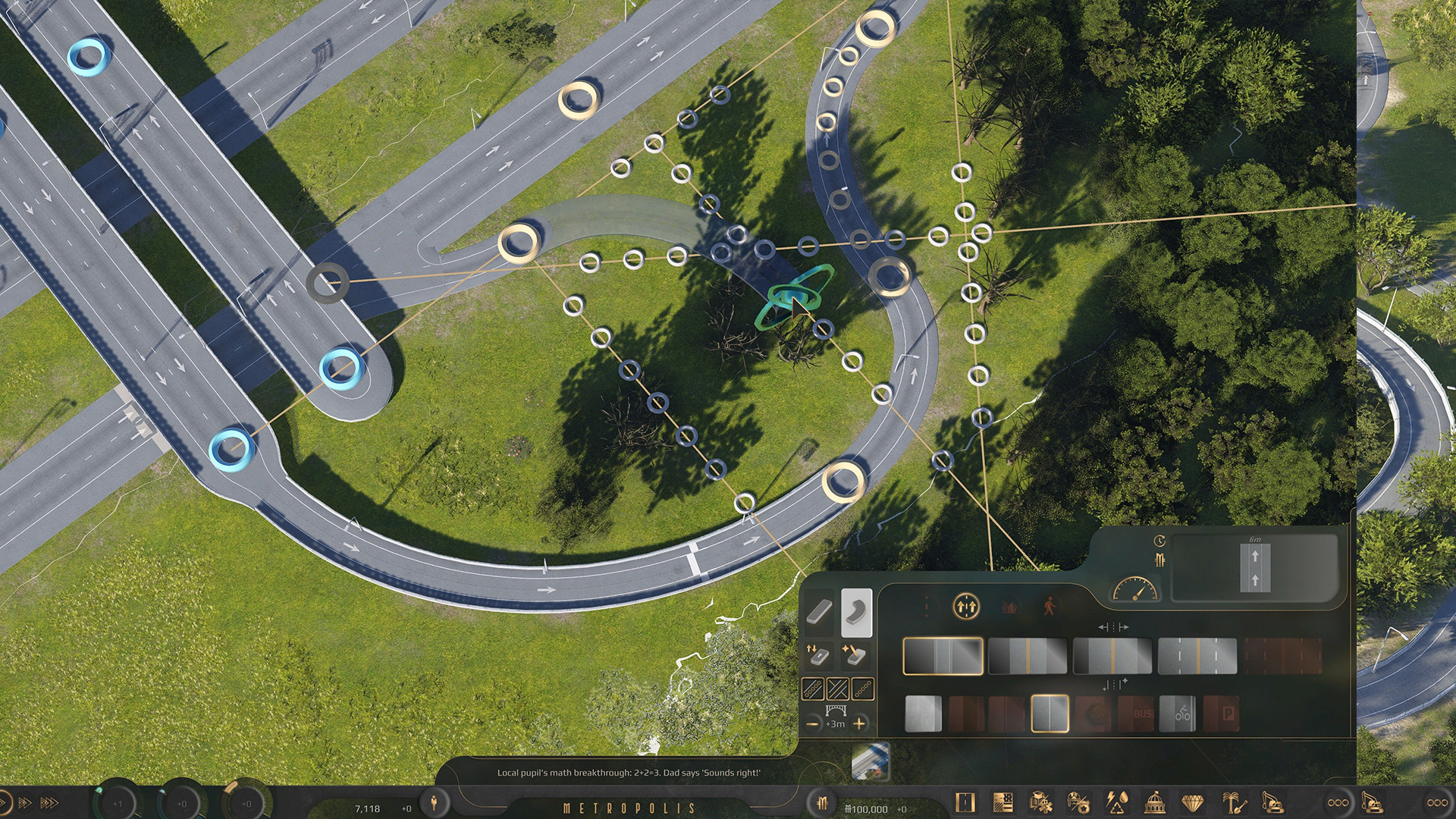Viewport: 1456px width, 819px height.
Task: Select the straight road segment tool
Action: 819,611
